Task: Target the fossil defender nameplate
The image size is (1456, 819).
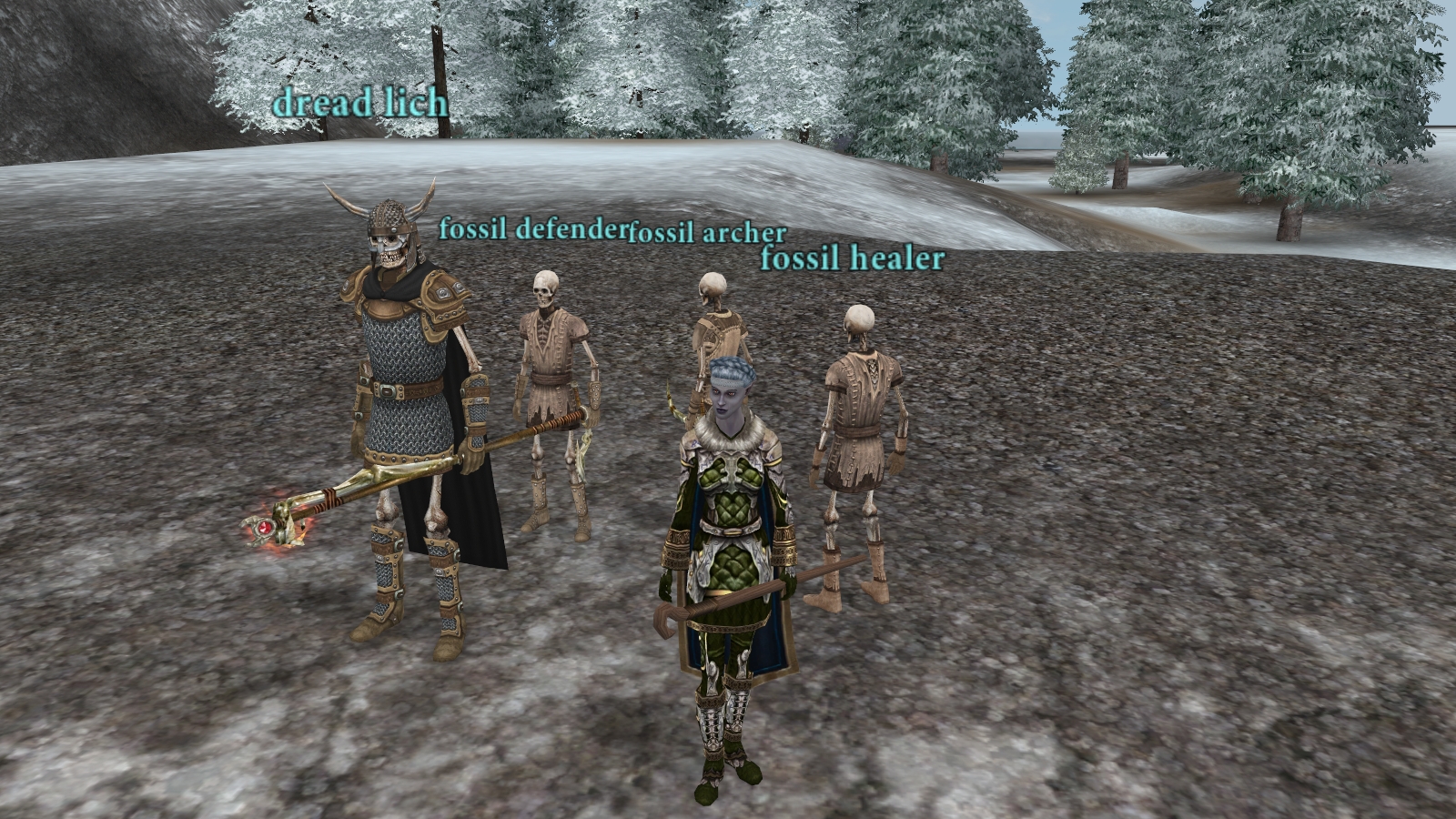Action: point(532,228)
